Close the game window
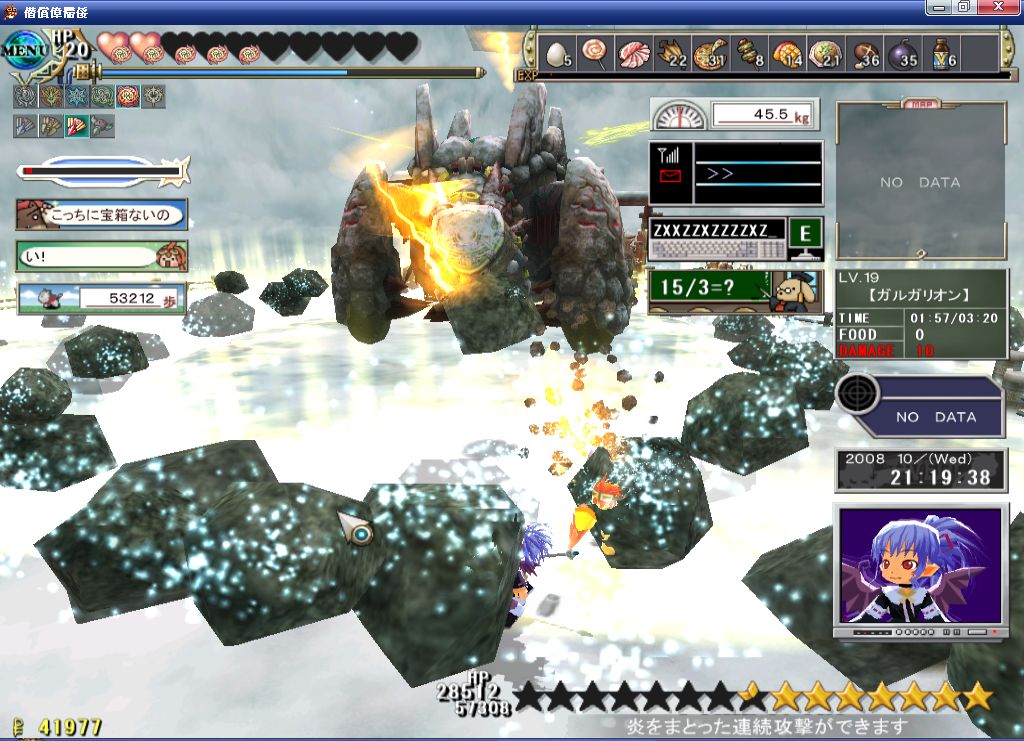The width and height of the screenshot is (1024, 741). click(1007, 7)
